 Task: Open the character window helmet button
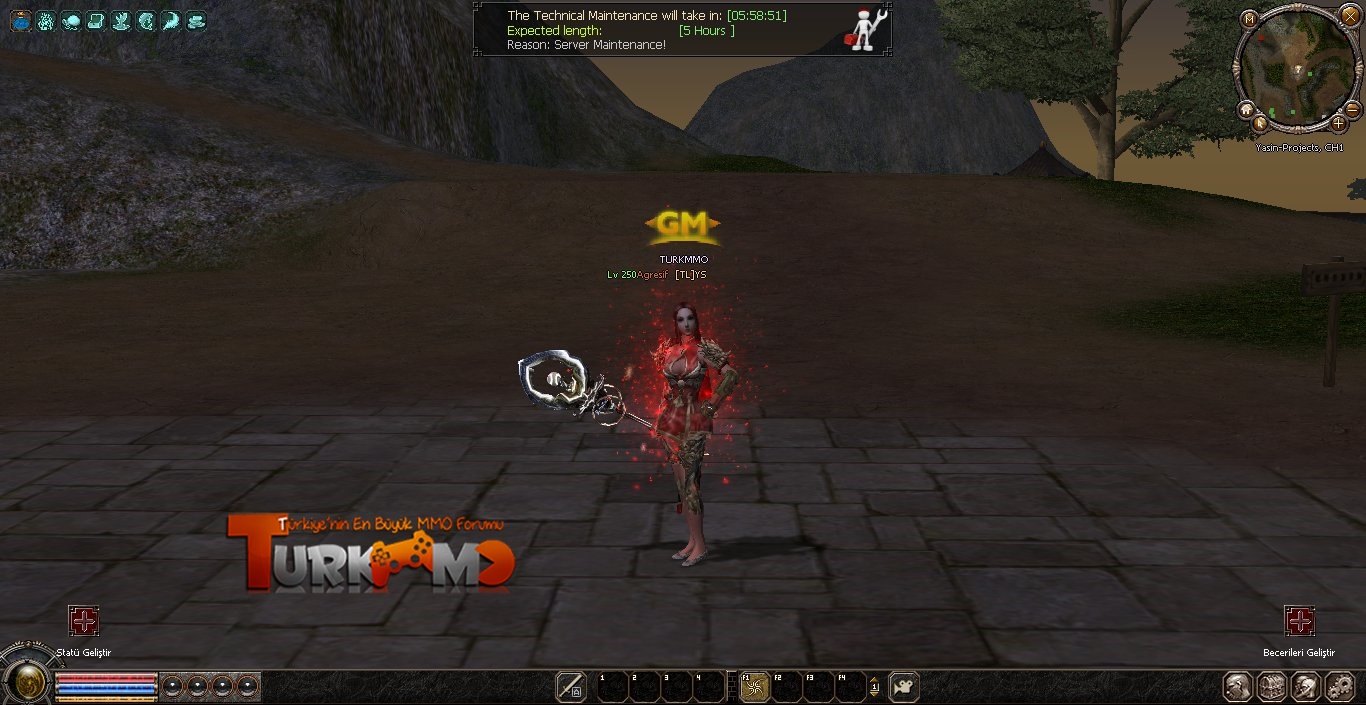pyautogui.click(x=1239, y=687)
